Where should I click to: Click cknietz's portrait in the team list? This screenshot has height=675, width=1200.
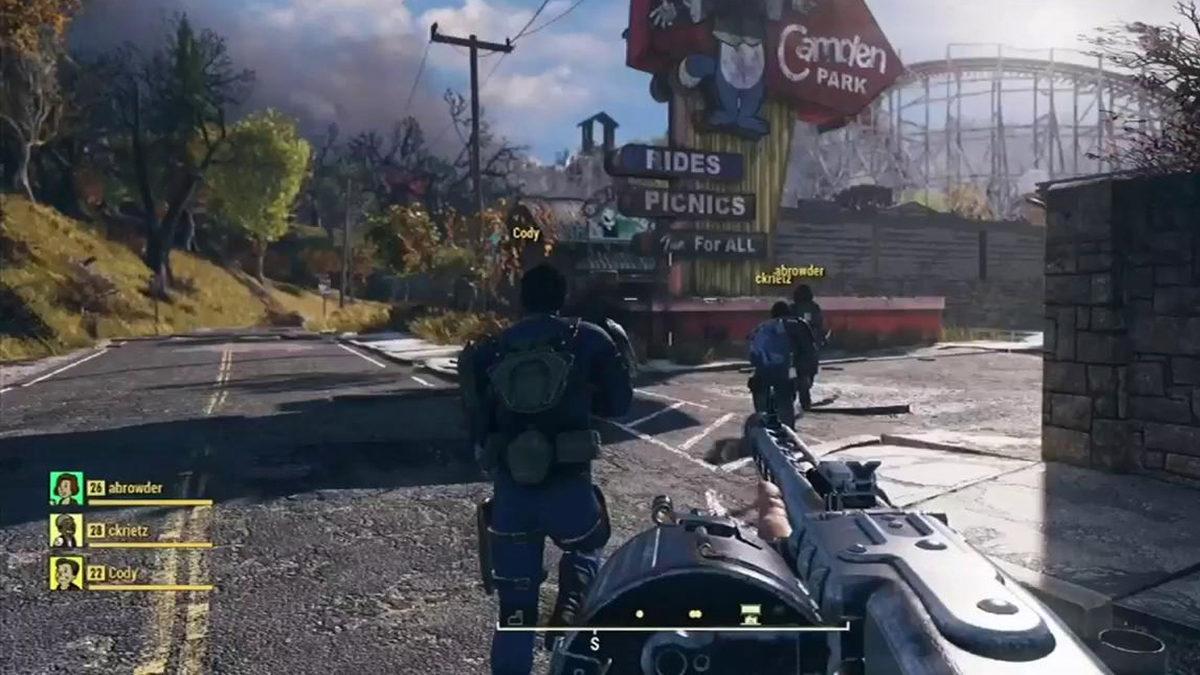coord(66,530)
